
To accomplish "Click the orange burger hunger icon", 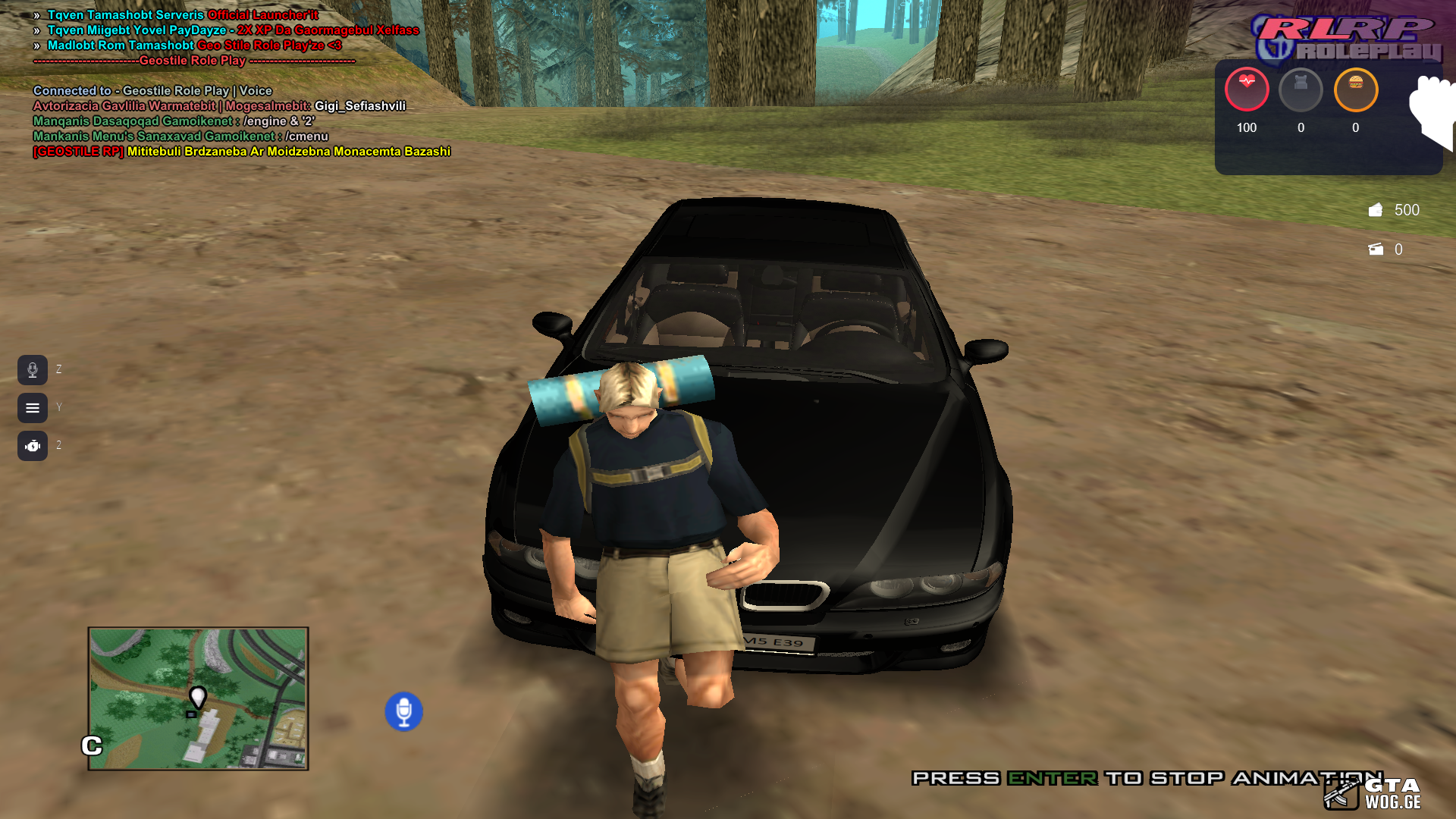I will pyautogui.click(x=1355, y=89).
